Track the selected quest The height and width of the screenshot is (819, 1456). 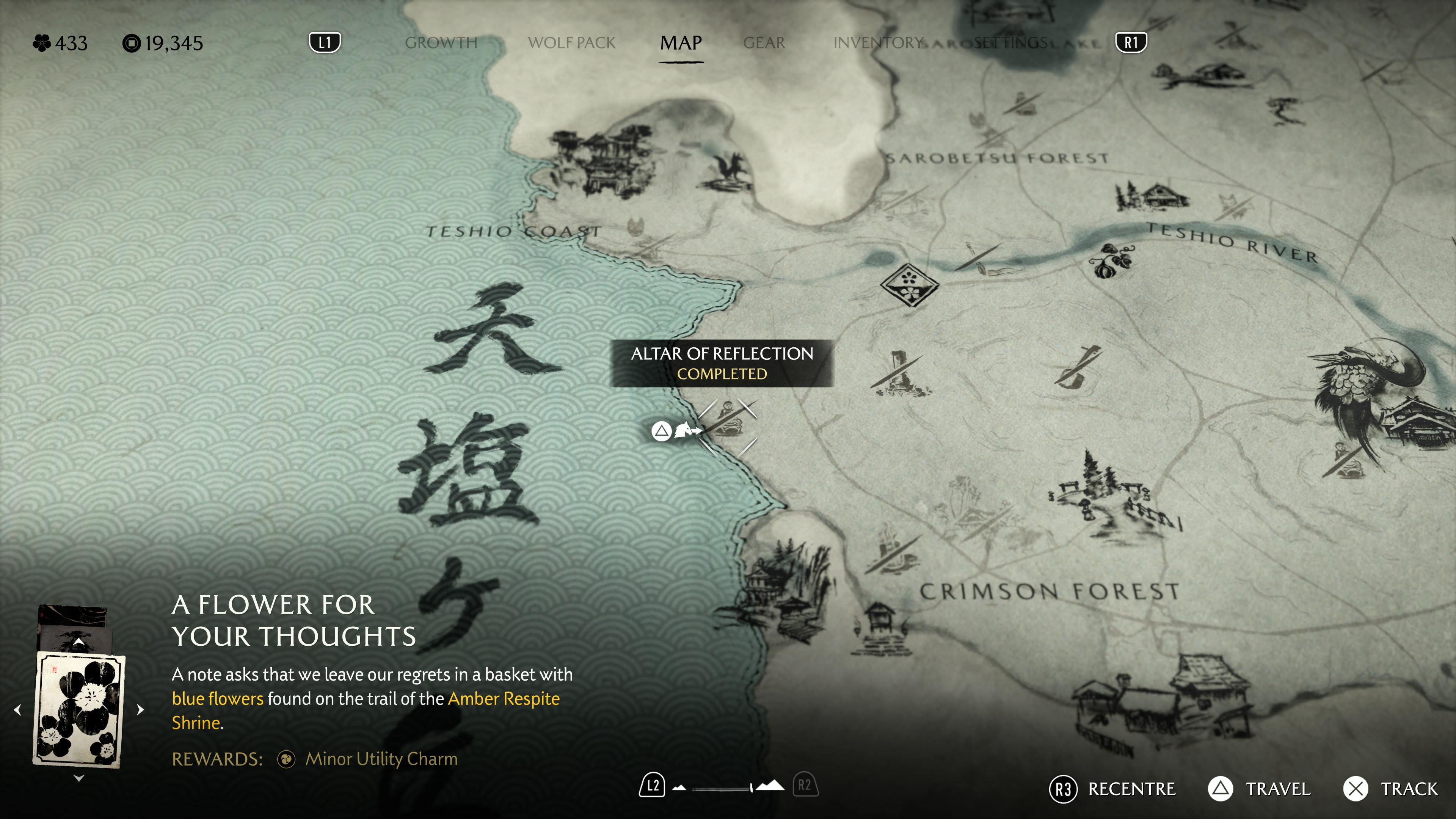click(x=1390, y=789)
